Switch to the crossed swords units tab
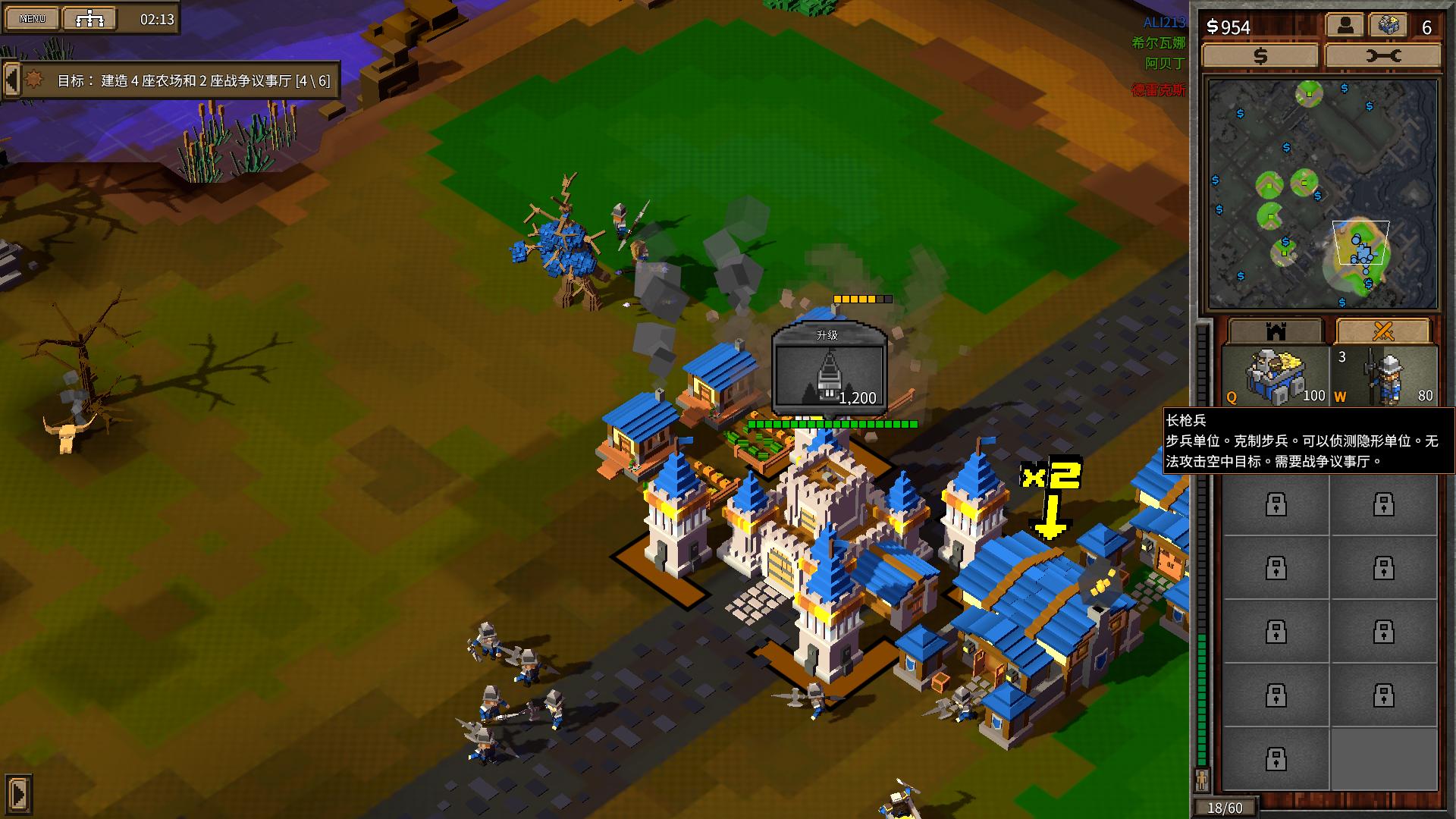The width and height of the screenshot is (1456, 819). point(1383,331)
